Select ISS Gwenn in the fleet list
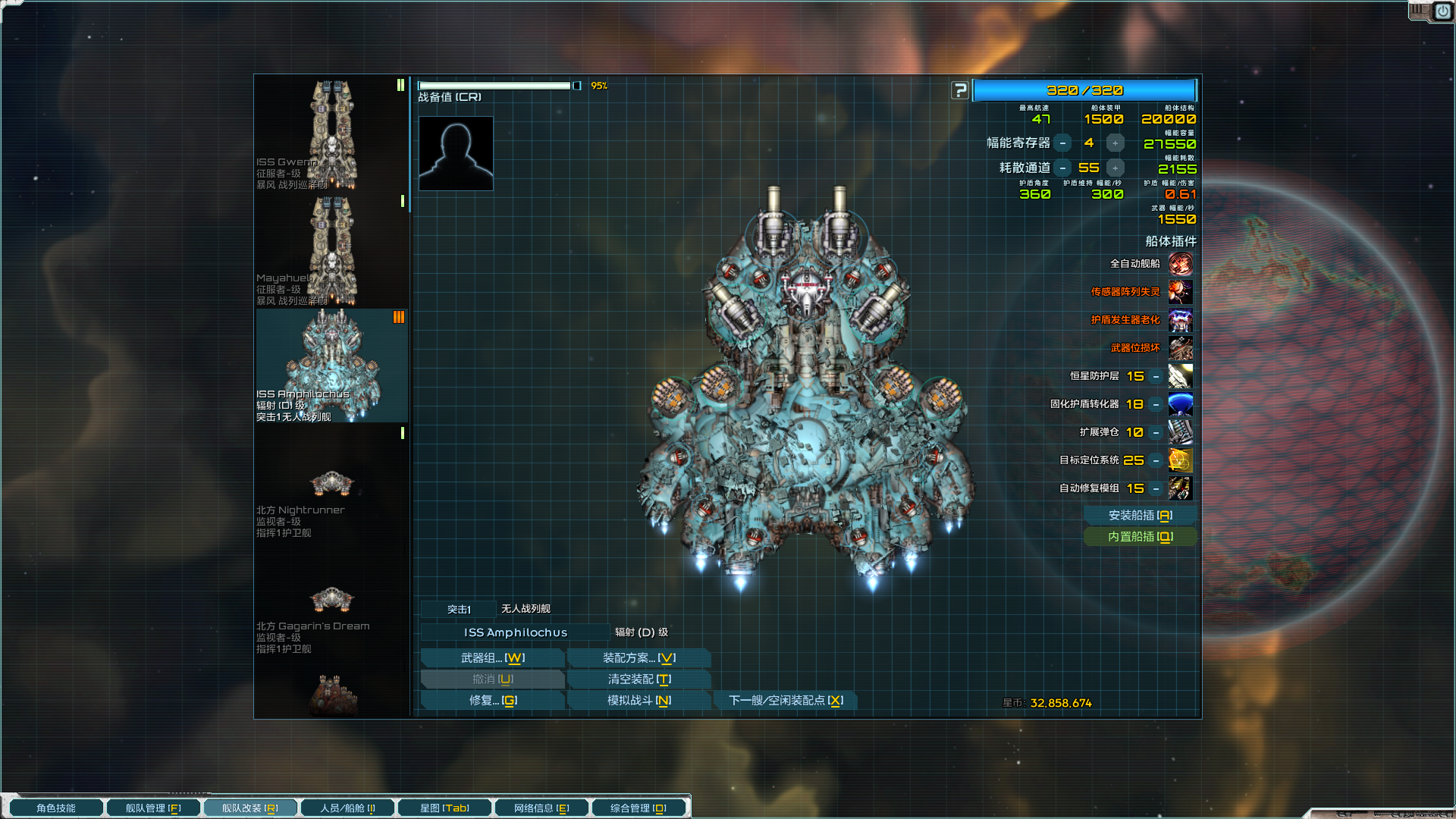Viewport: 1456px width, 819px height. (x=331, y=134)
